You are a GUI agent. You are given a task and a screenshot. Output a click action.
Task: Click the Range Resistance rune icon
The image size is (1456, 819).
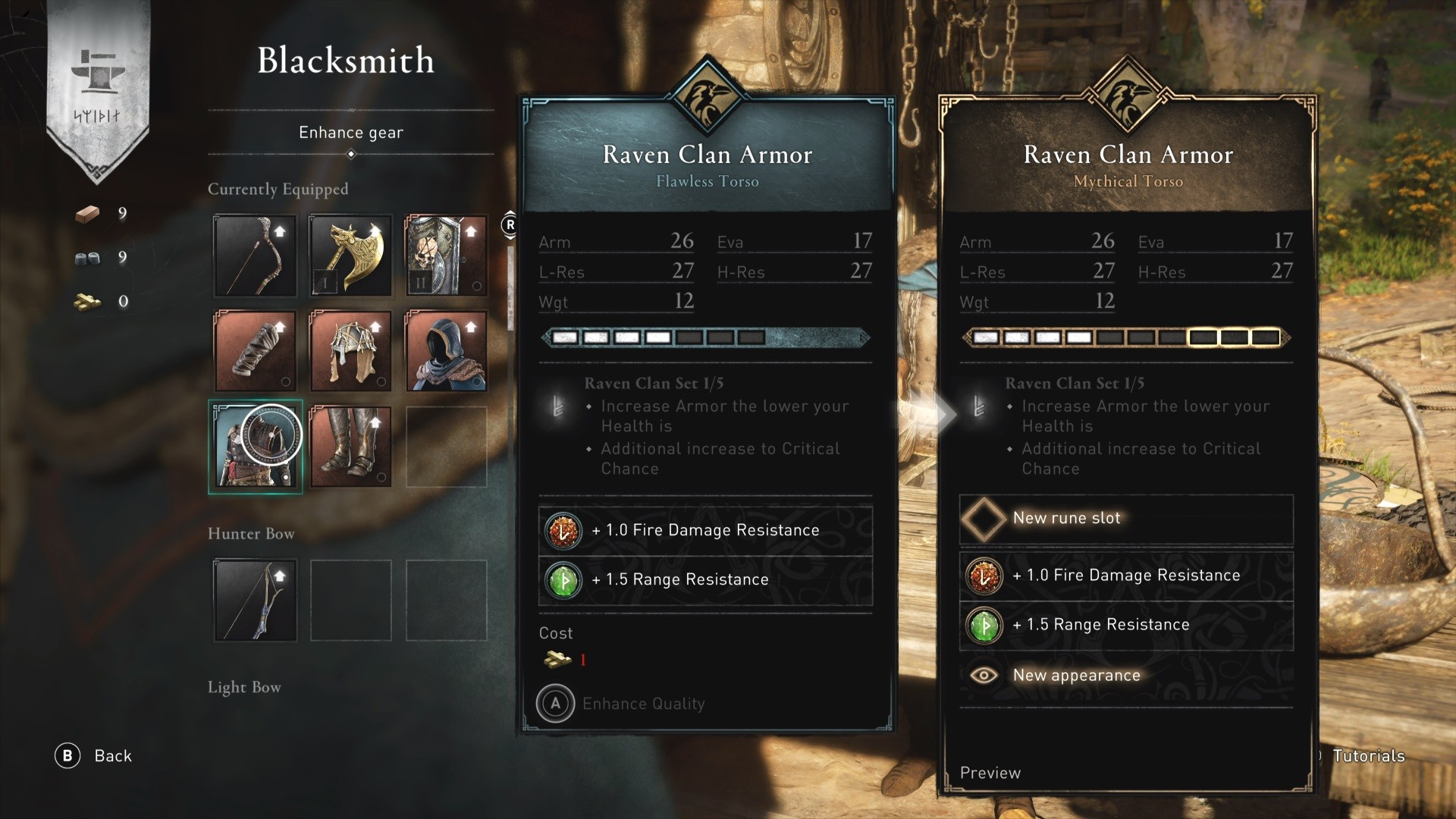click(x=563, y=579)
